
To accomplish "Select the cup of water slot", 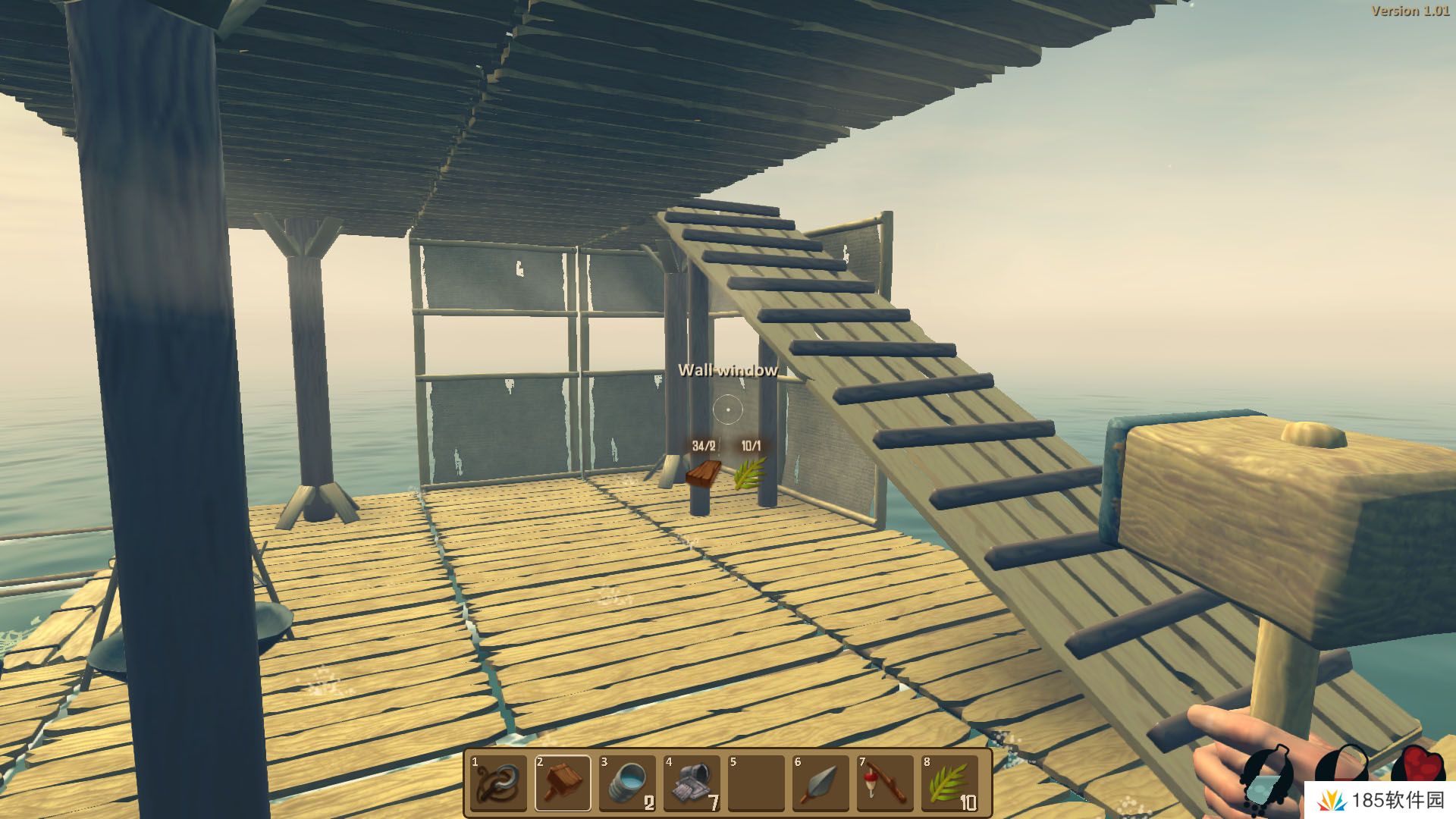I will point(627,783).
